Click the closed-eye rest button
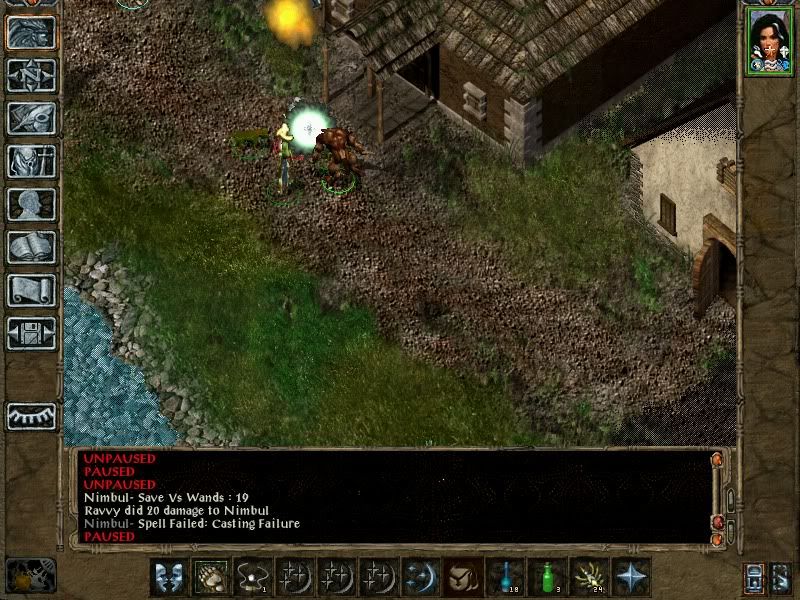The image size is (800, 600). coord(31,416)
